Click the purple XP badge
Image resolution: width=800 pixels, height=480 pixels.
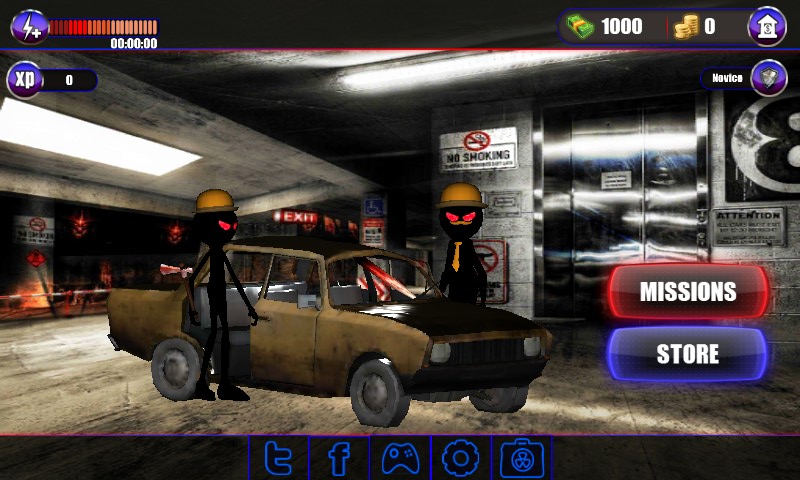click(24, 80)
